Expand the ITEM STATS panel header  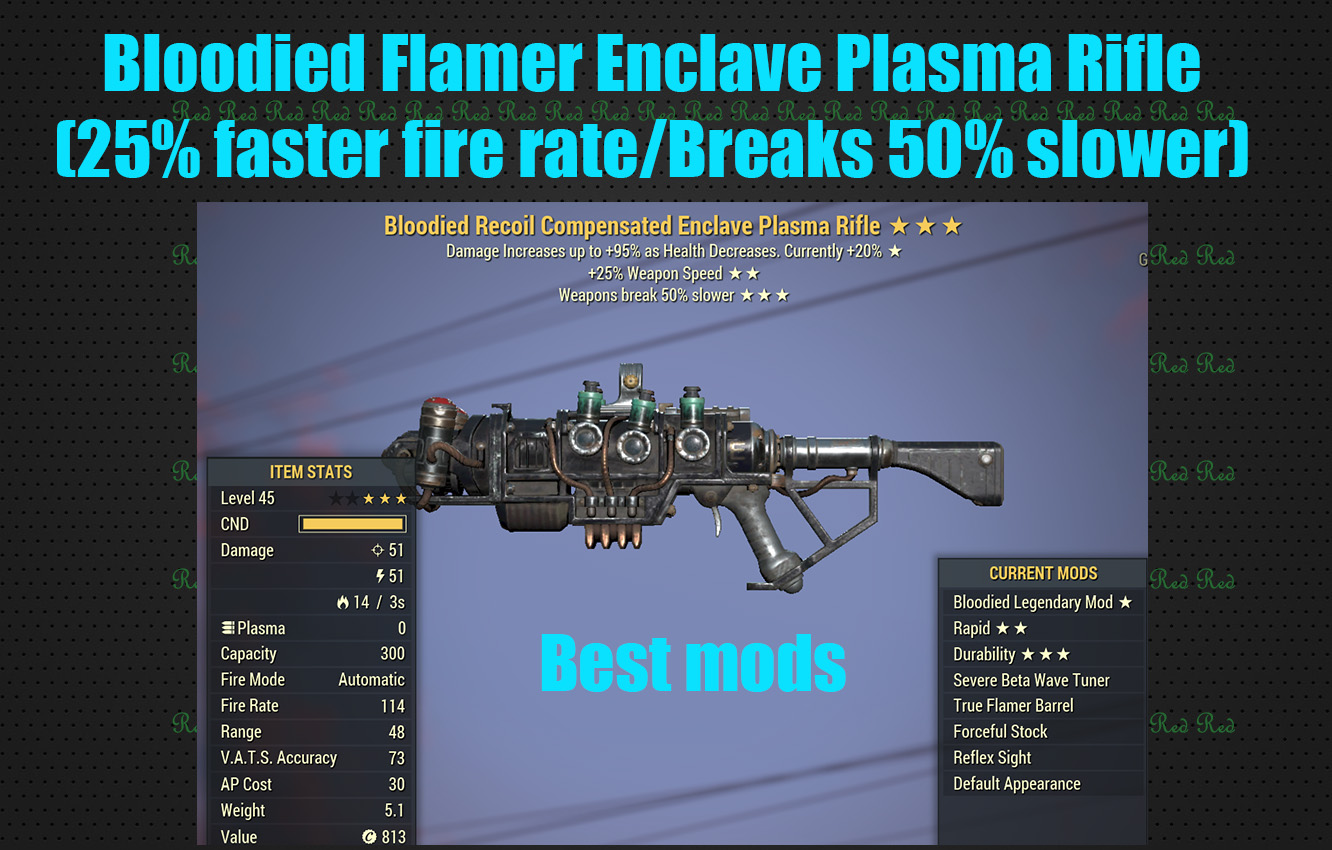click(x=310, y=471)
